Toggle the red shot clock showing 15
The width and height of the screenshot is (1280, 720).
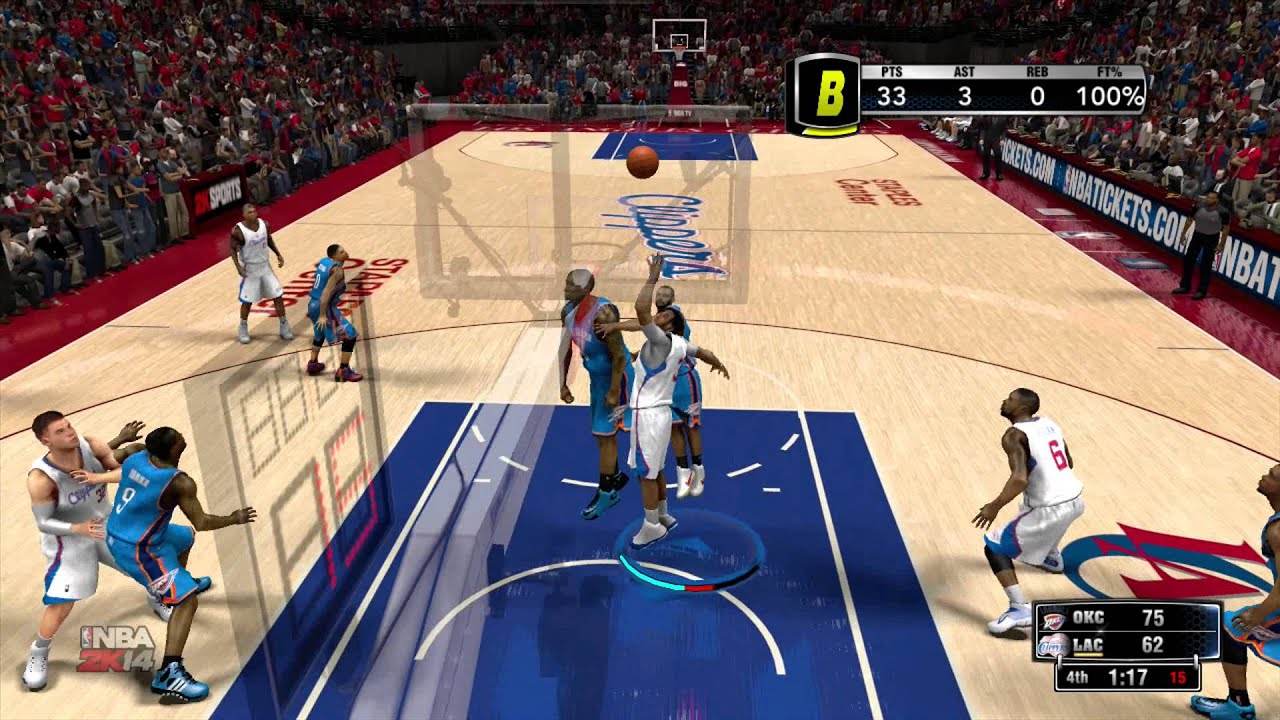[x=1178, y=677]
